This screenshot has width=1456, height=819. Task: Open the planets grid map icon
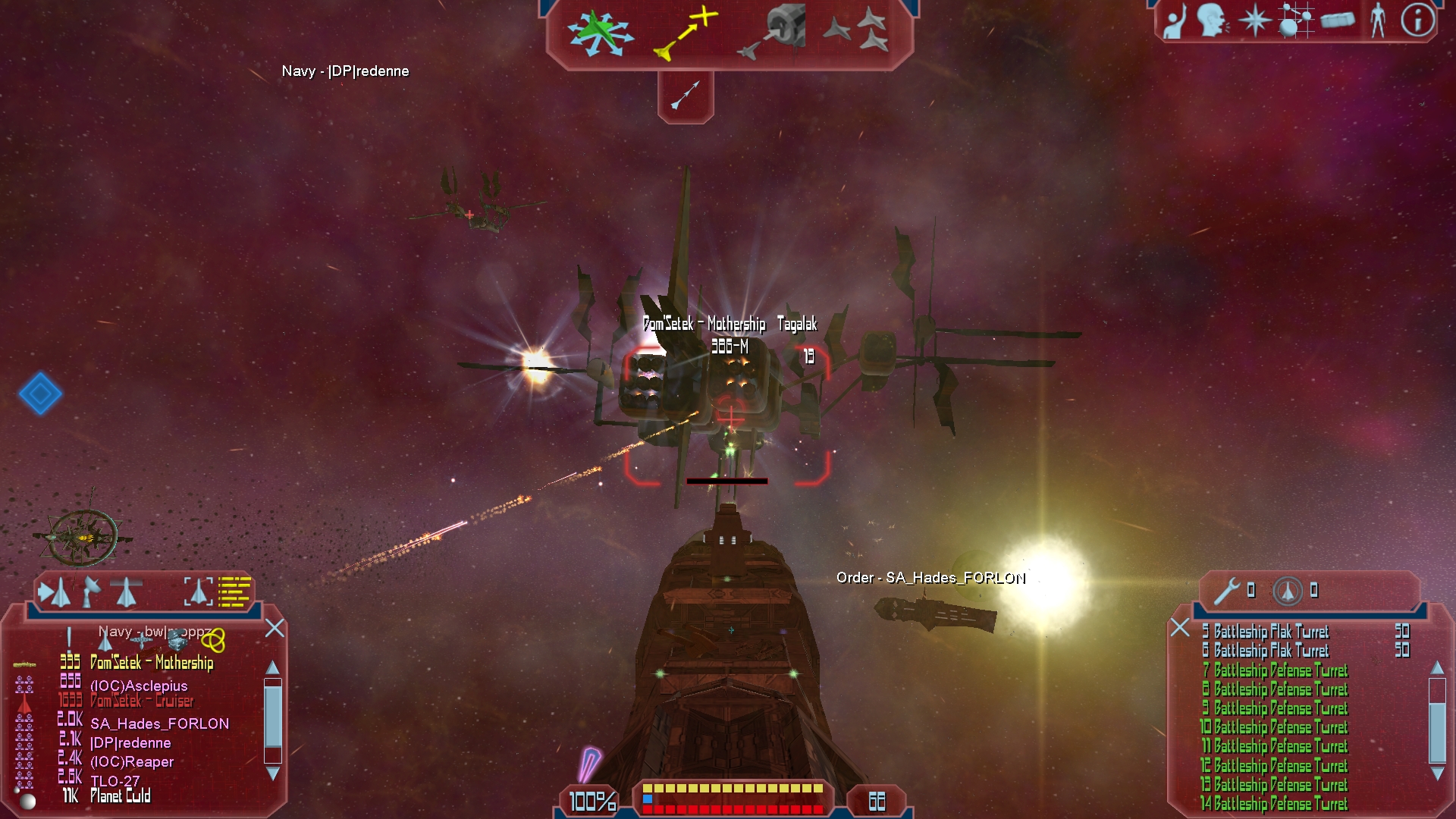pos(1295,20)
